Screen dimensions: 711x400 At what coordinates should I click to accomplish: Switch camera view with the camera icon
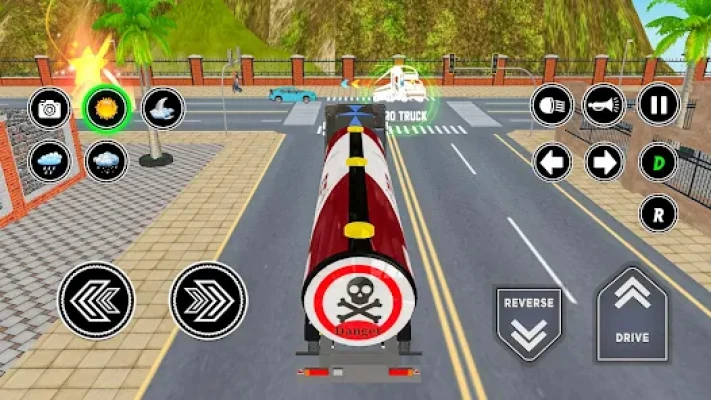click(x=49, y=108)
